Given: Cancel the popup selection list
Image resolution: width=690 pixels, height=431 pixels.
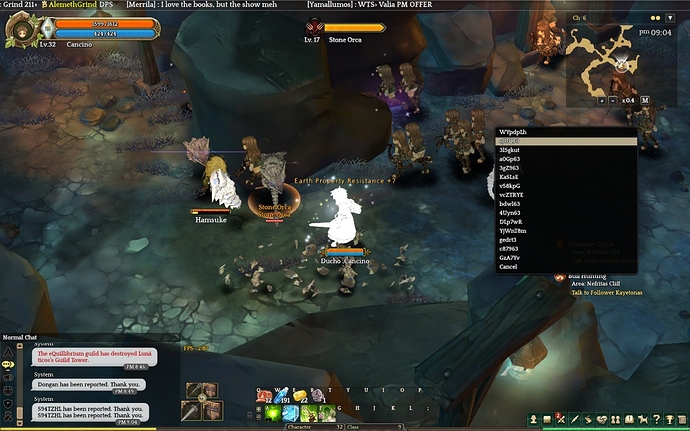Looking at the screenshot, I should coord(509,267).
